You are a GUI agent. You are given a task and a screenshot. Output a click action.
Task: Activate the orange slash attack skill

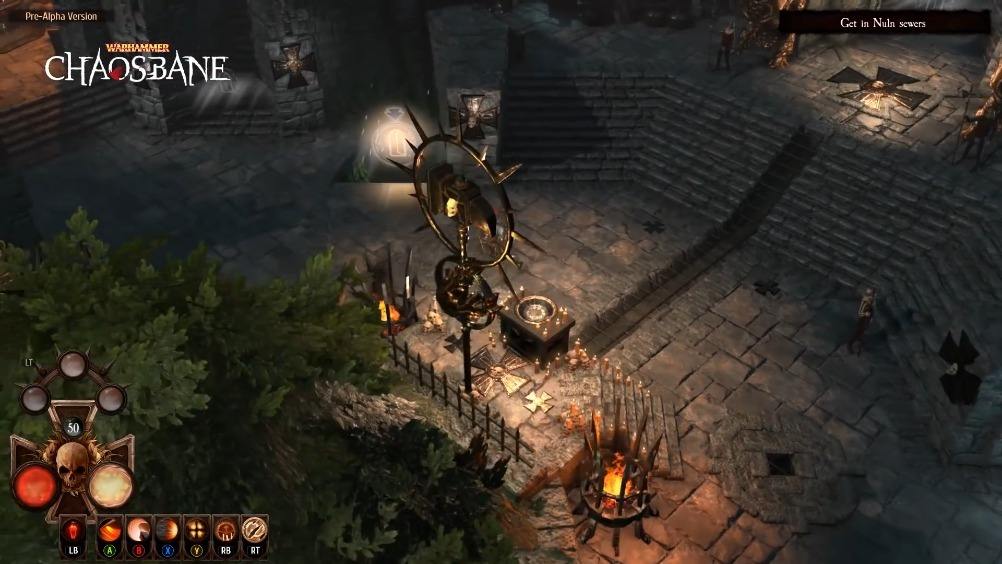pos(110,530)
